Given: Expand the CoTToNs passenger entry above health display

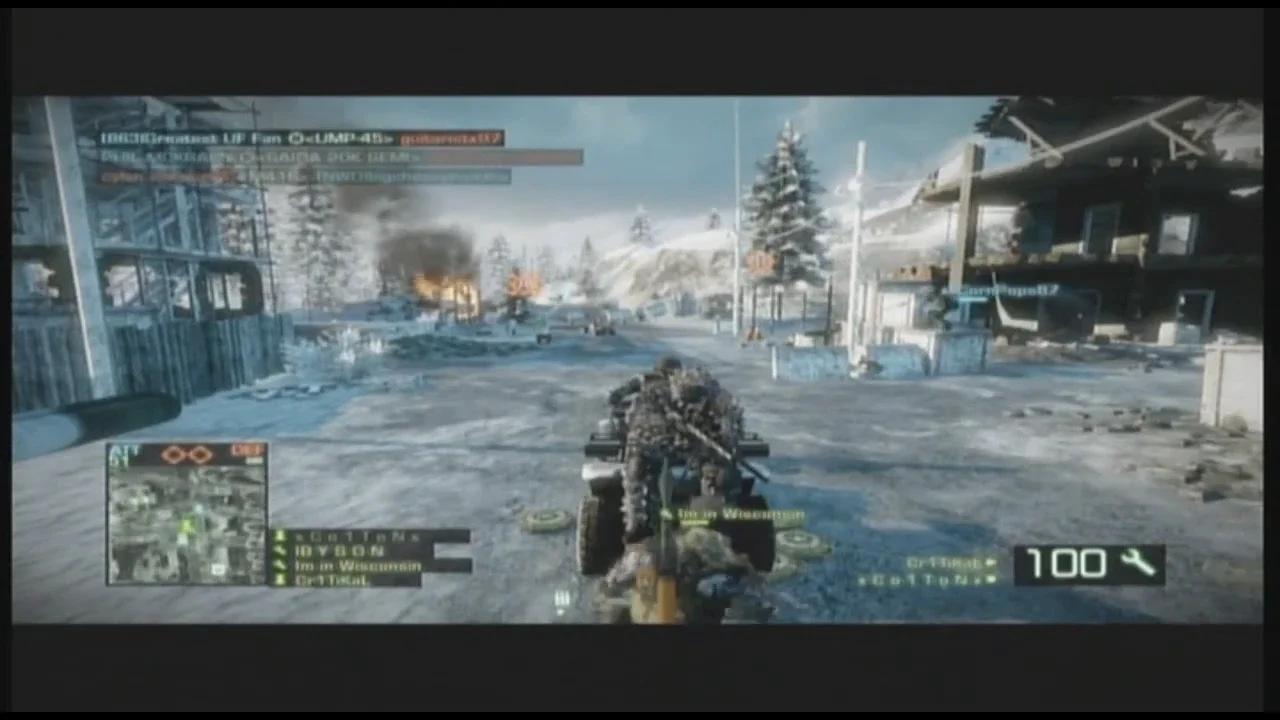Looking at the screenshot, I should click(937, 579).
